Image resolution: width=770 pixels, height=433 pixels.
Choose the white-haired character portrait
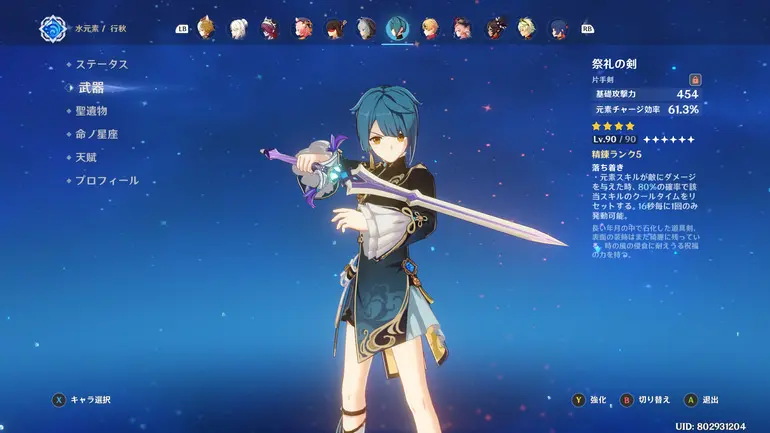(x=238, y=28)
